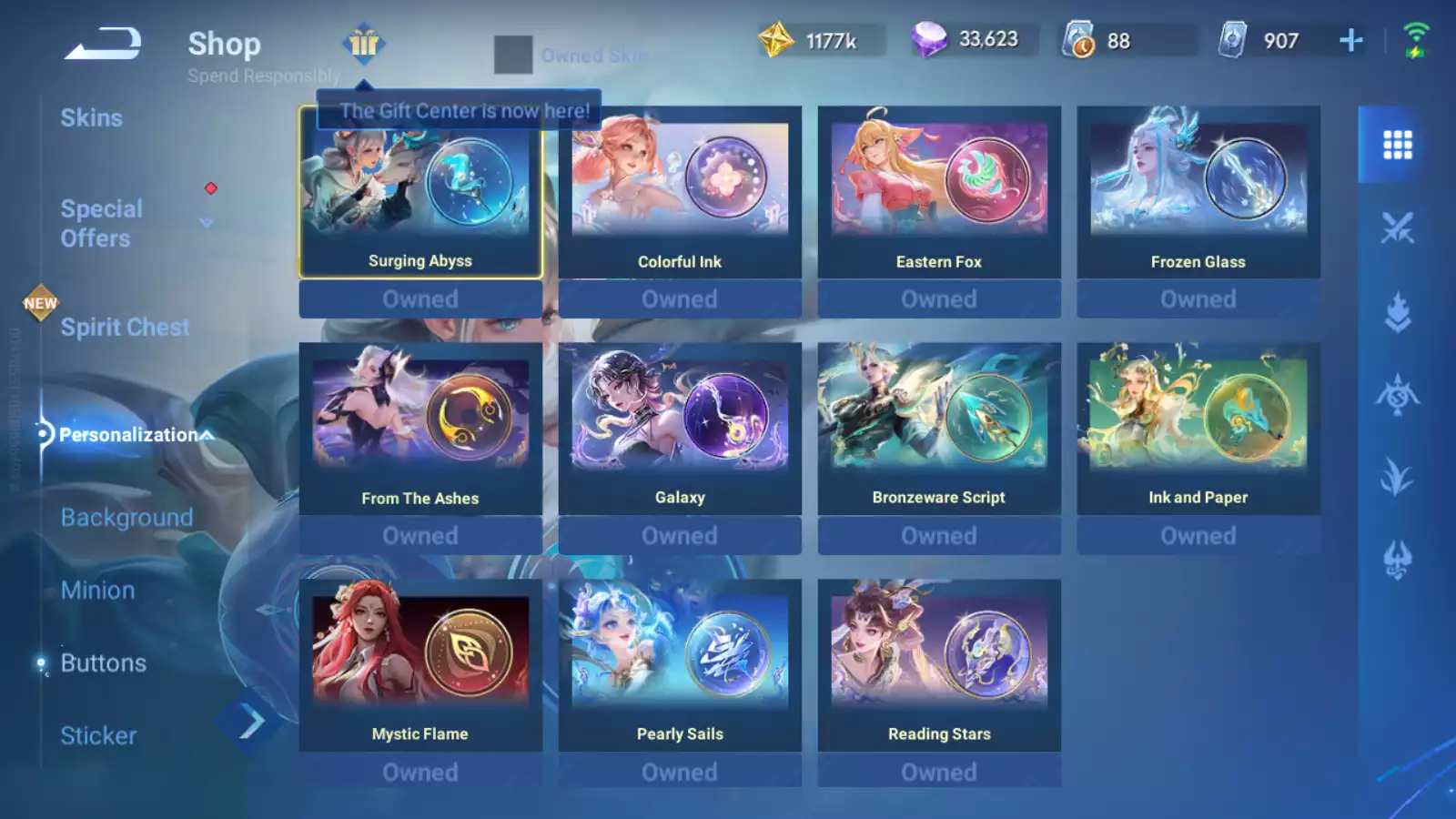Toggle the Owned Skin checkbox
The height and width of the screenshot is (819, 1456).
[x=513, y=55]
